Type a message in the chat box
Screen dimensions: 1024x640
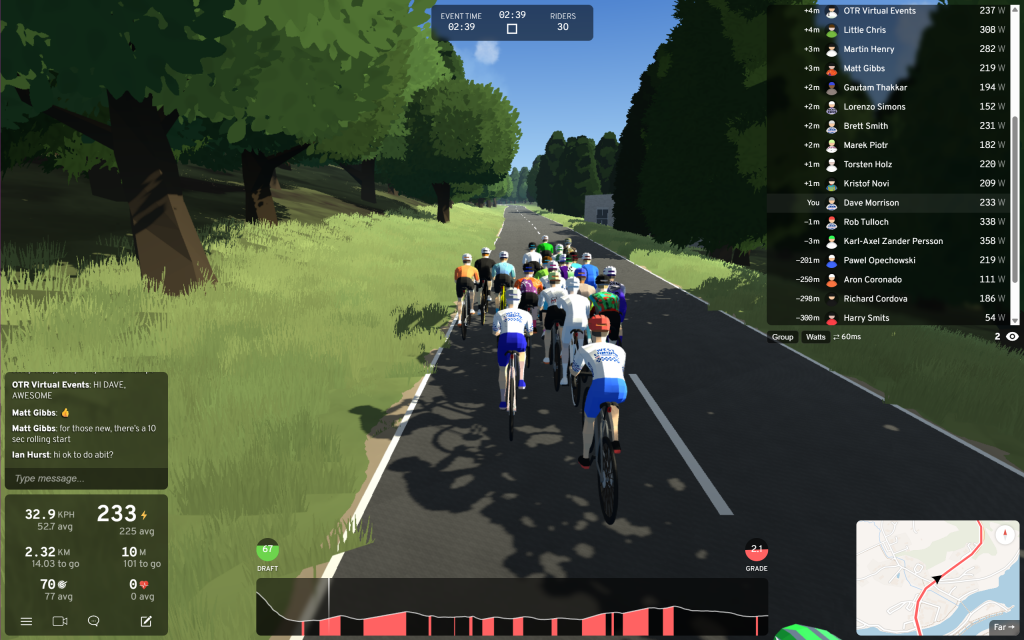(85, 478)
